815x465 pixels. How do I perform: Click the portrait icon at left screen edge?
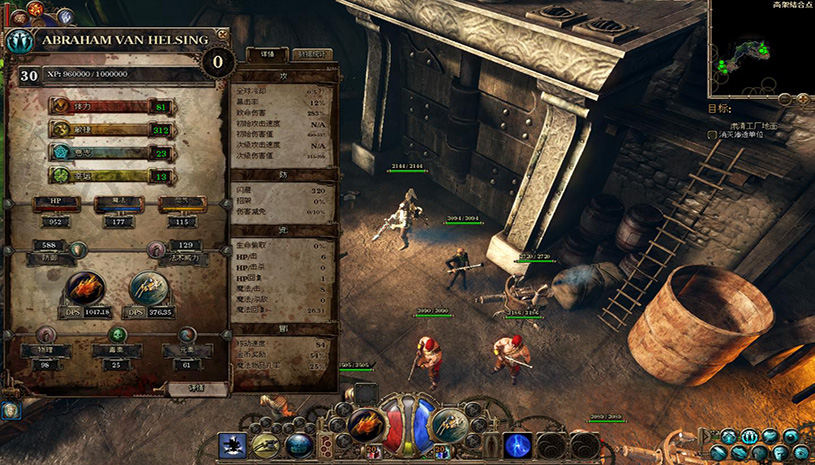point(9,410)
